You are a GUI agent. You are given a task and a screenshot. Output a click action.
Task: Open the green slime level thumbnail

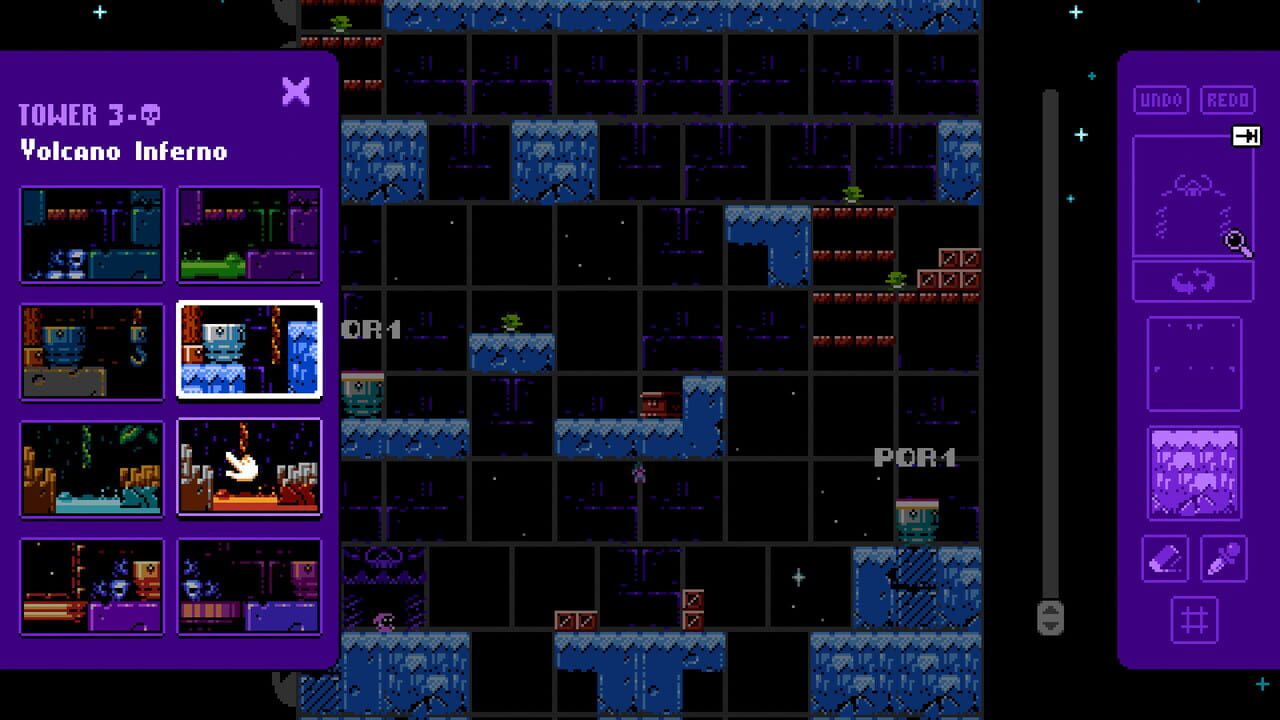249,236
